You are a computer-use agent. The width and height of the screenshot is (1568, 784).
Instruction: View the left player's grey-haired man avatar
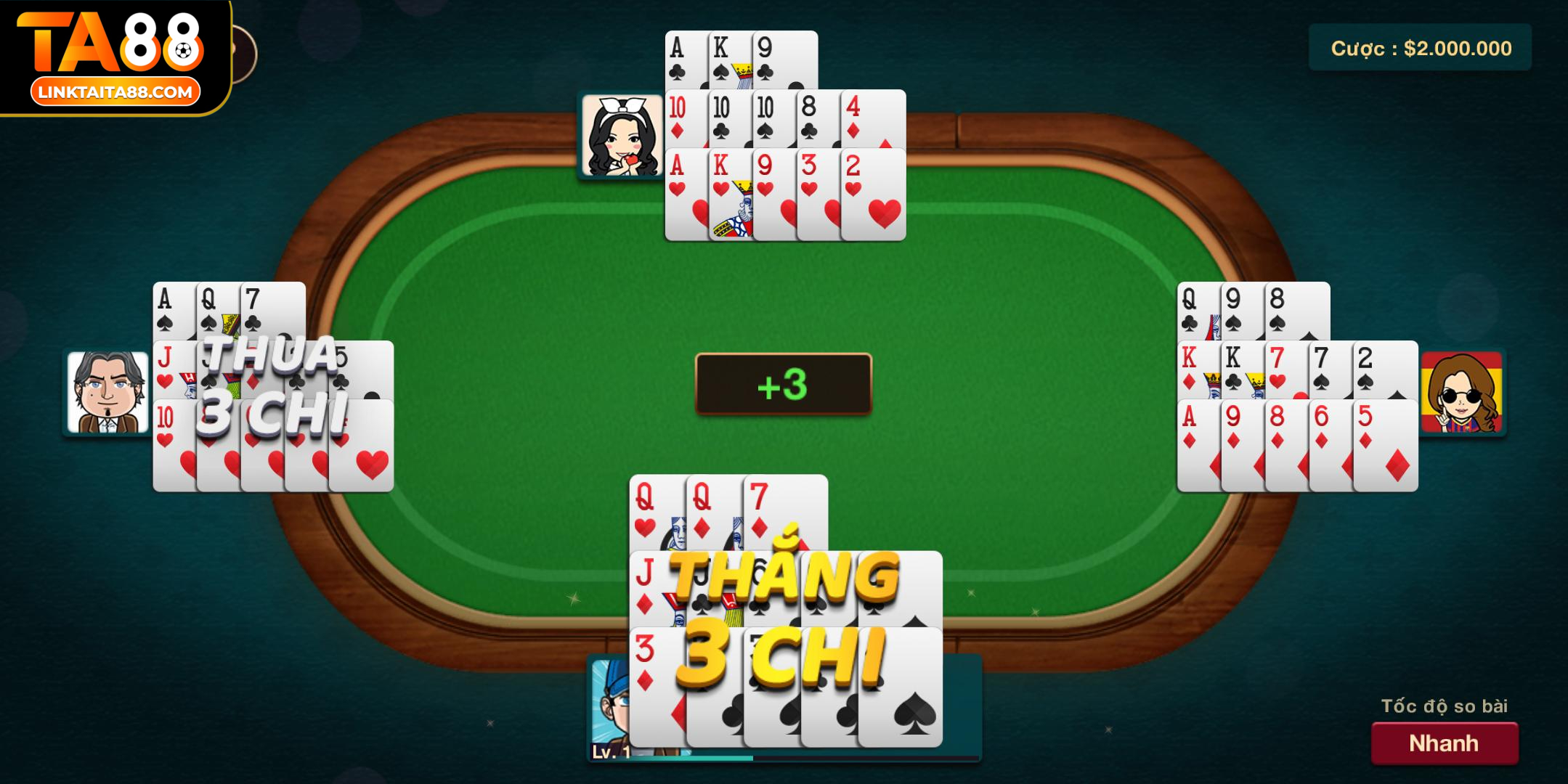click(107, 392)
